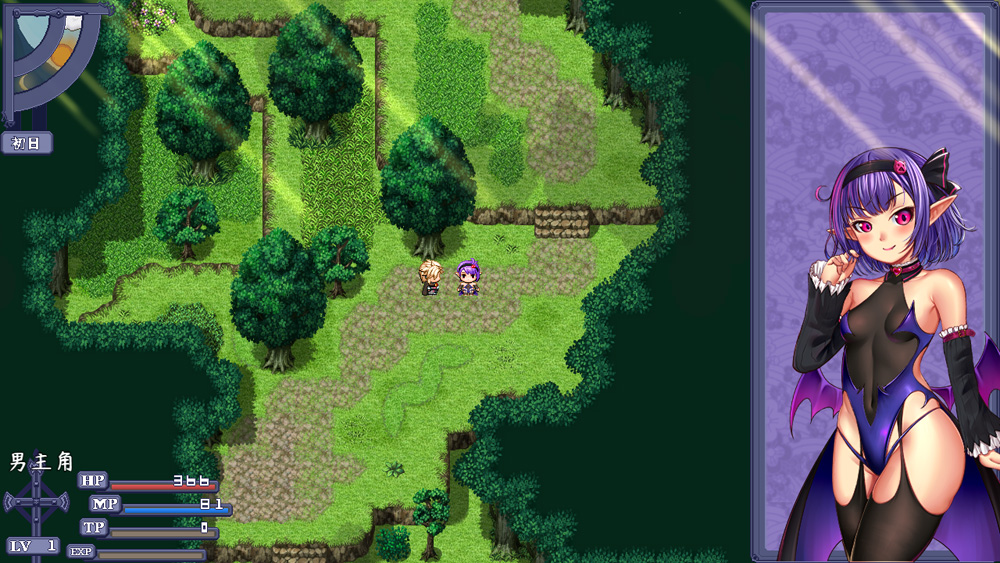The image size is (1000, 563).
Task: Select the 男主角 character name
Action: 41,462
